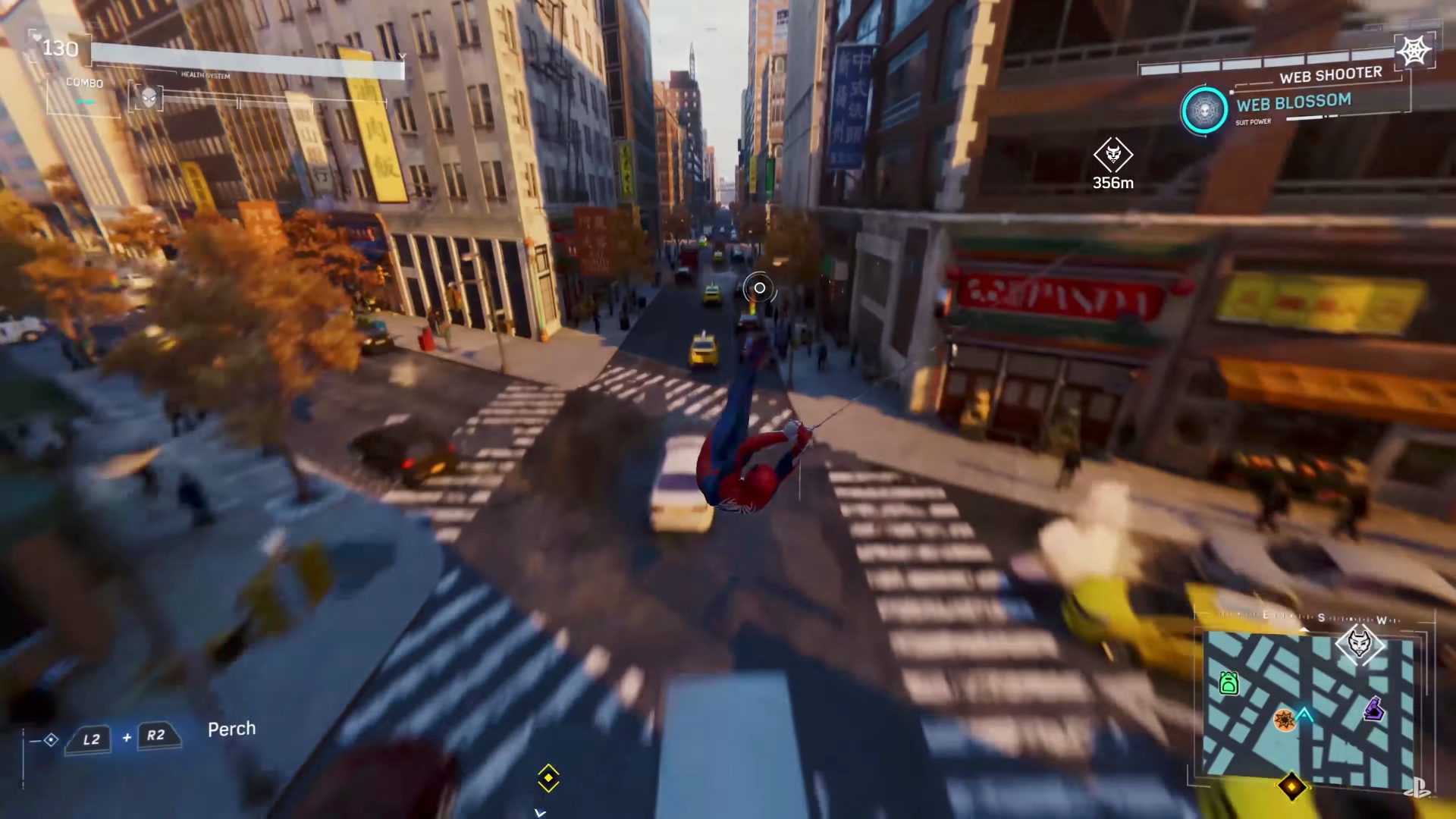Expand the waypoint diamond below the minimap
Image resolution: width=1456 pixels, height=819 pixels.
1292,786
